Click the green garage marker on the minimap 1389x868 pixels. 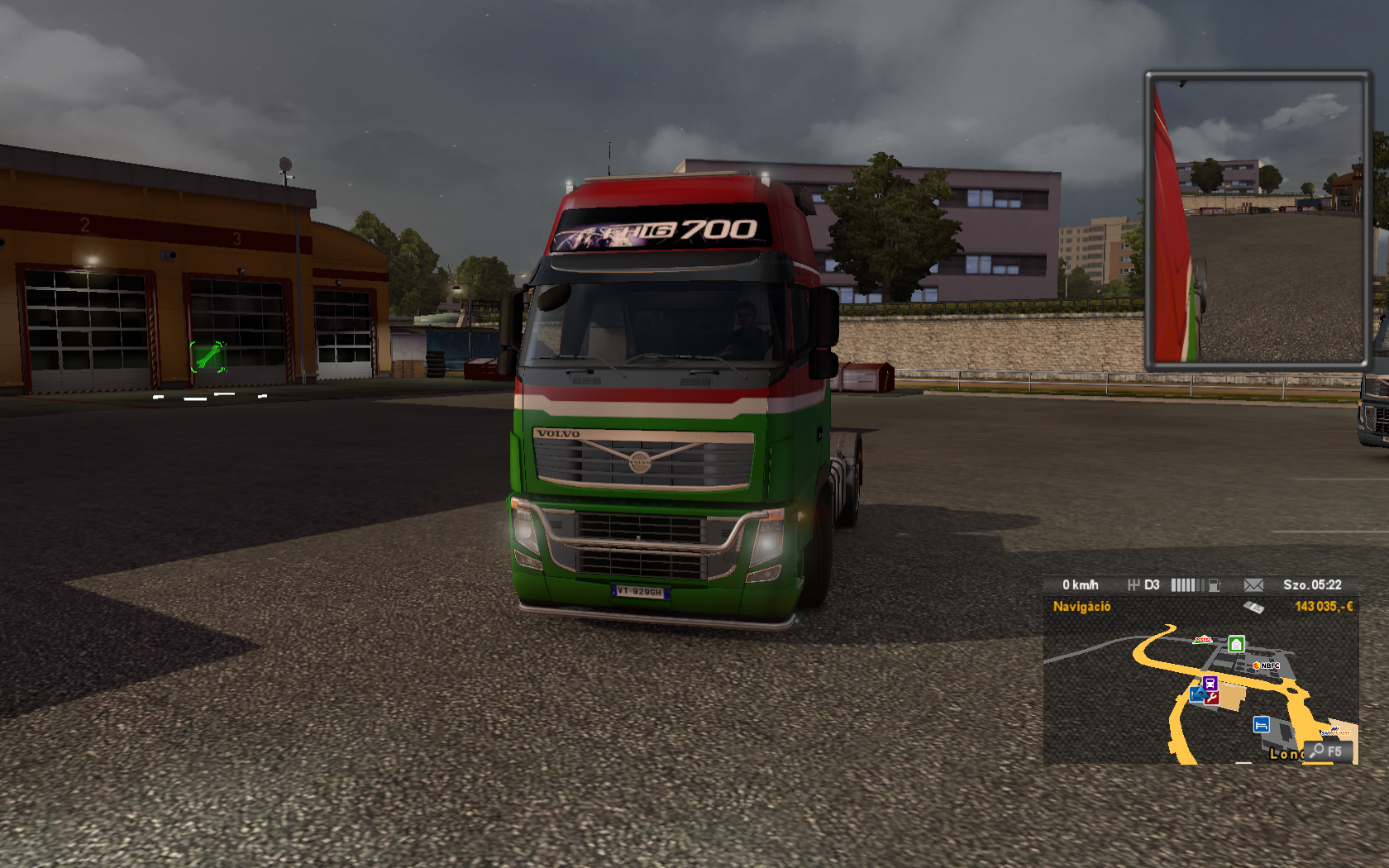coord(1236,644)
